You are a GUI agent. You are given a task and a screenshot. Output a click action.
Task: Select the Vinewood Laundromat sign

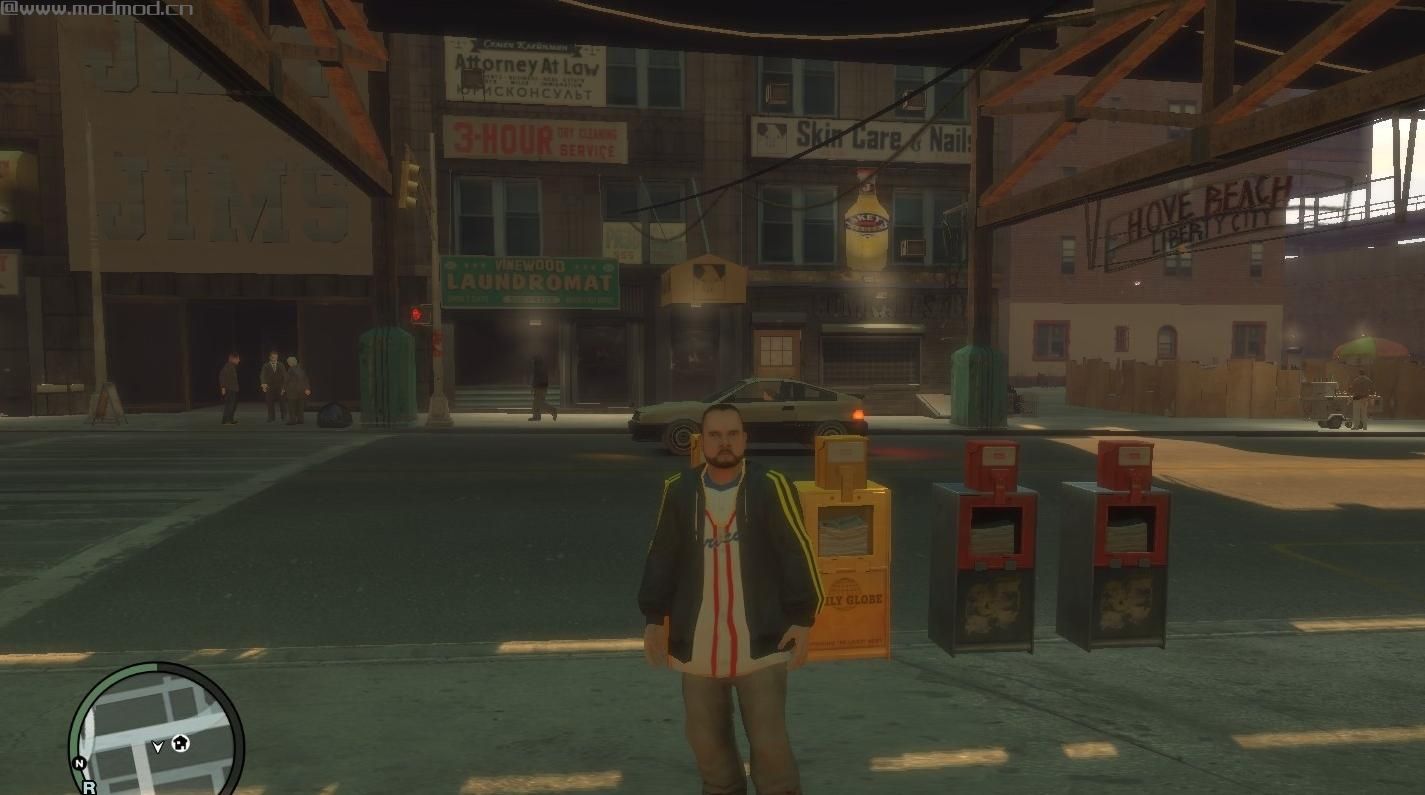[x=530, y=280]
